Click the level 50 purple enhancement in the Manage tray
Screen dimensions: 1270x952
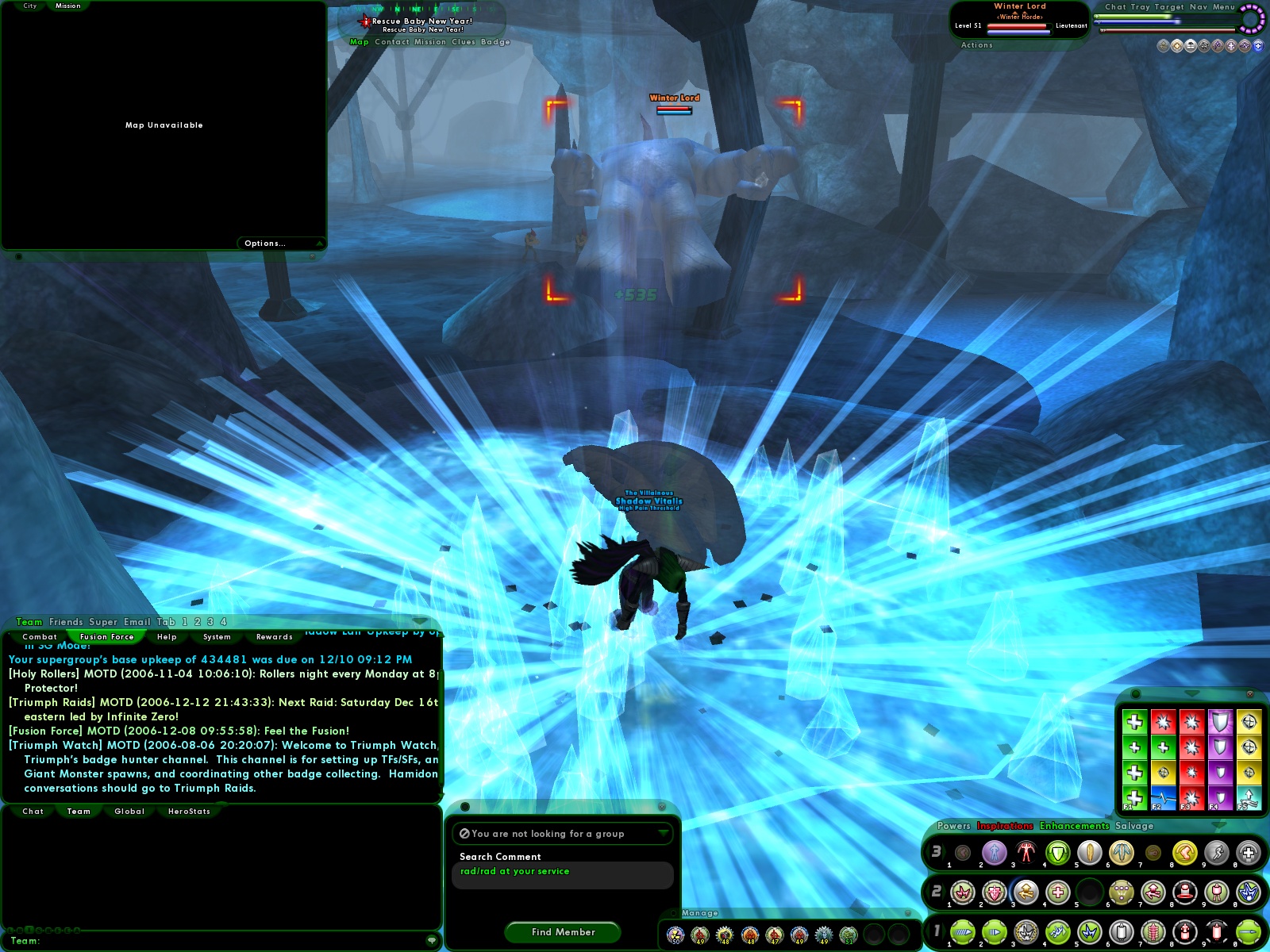pyautogui.click(x=675, y=934)
